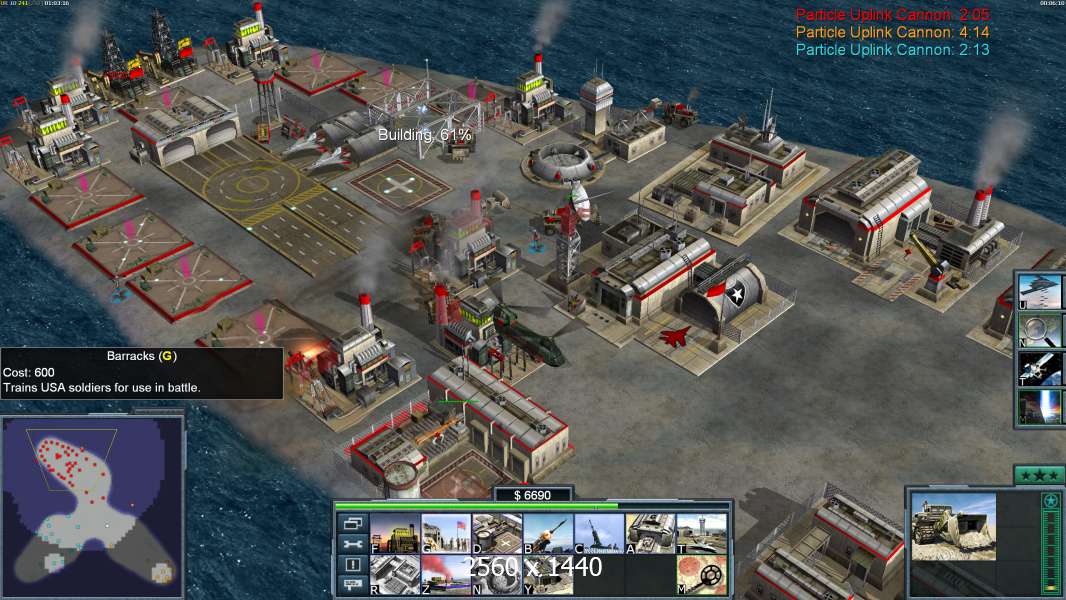
Task: Activate the stealth bomber strike power
Action: pyautogui.click(x=1040, y=291)
